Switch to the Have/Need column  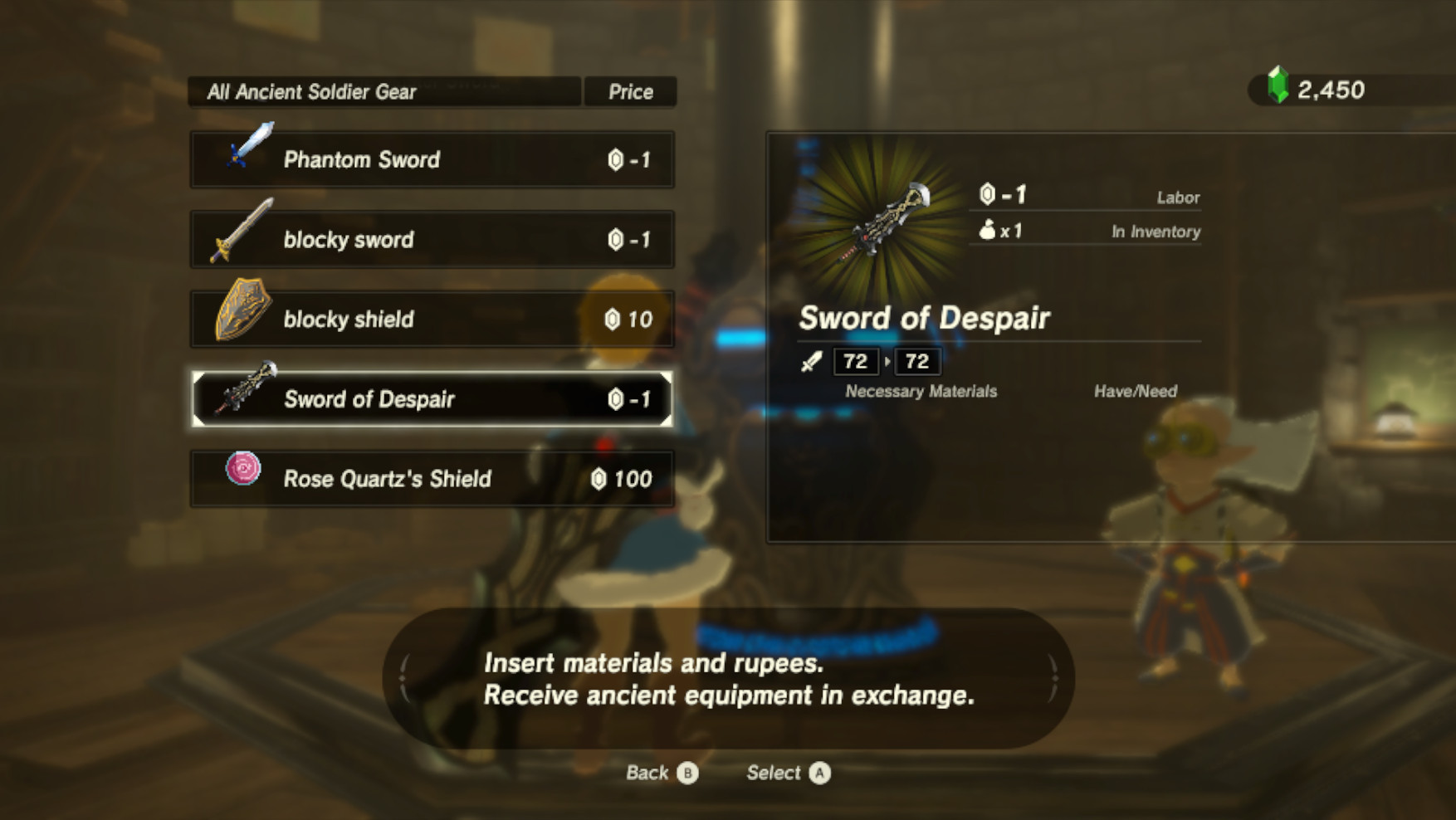(x=1135, y=391)
